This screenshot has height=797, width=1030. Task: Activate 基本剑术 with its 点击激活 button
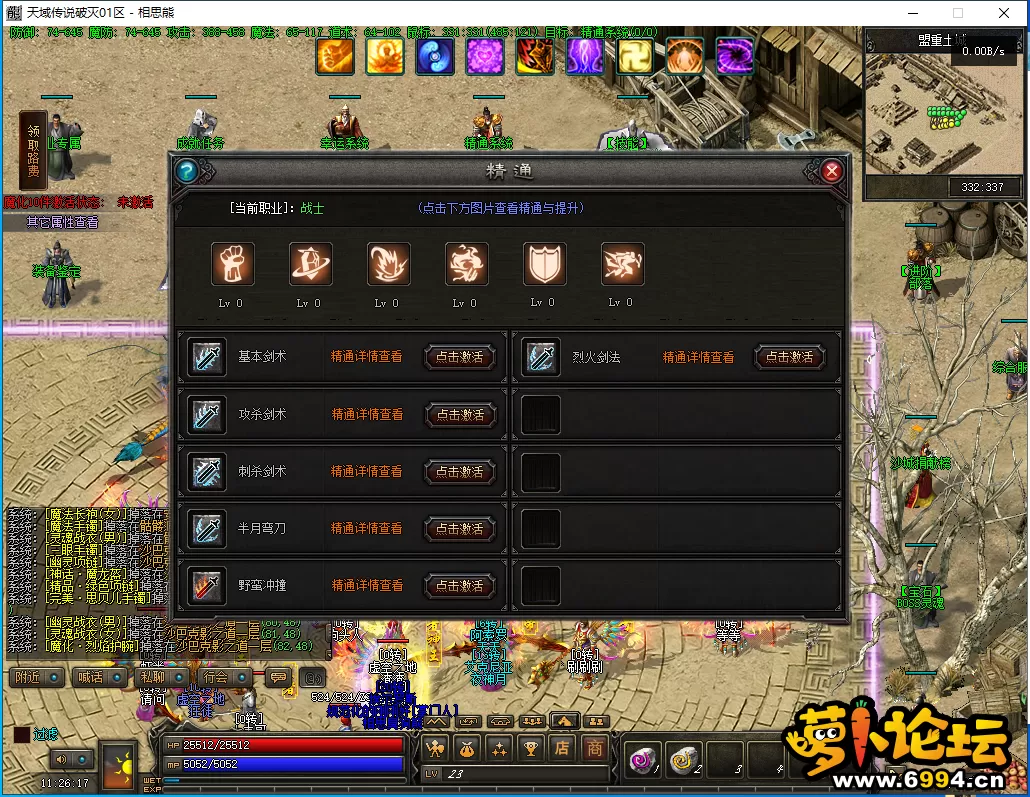[460, 357]
